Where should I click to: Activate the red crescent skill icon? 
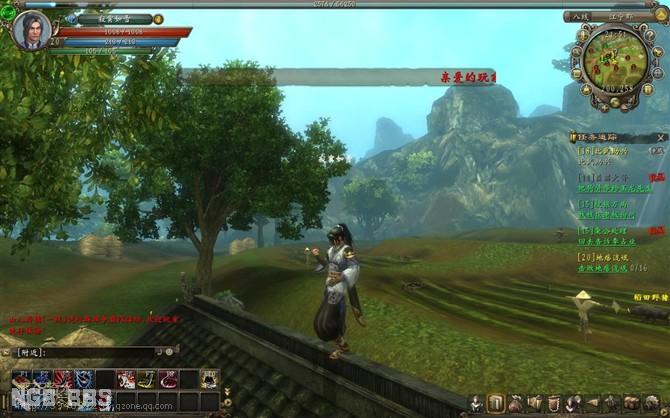click(168, 378)
